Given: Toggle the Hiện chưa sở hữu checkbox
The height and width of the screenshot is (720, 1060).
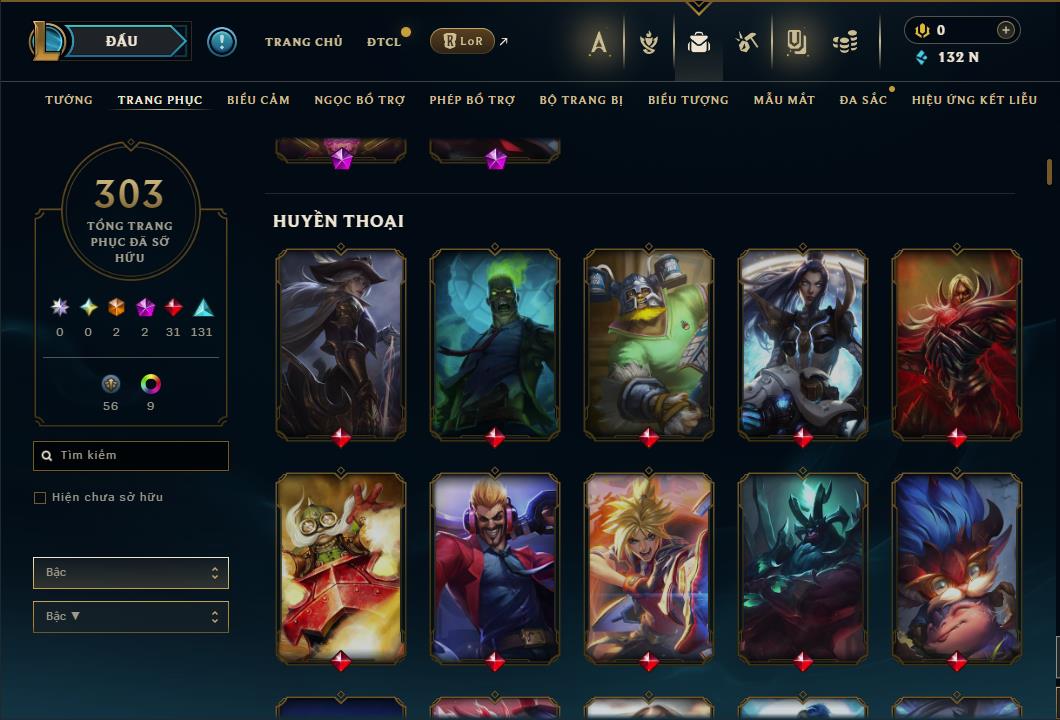Looking at the screenshot, I should 40,498.
